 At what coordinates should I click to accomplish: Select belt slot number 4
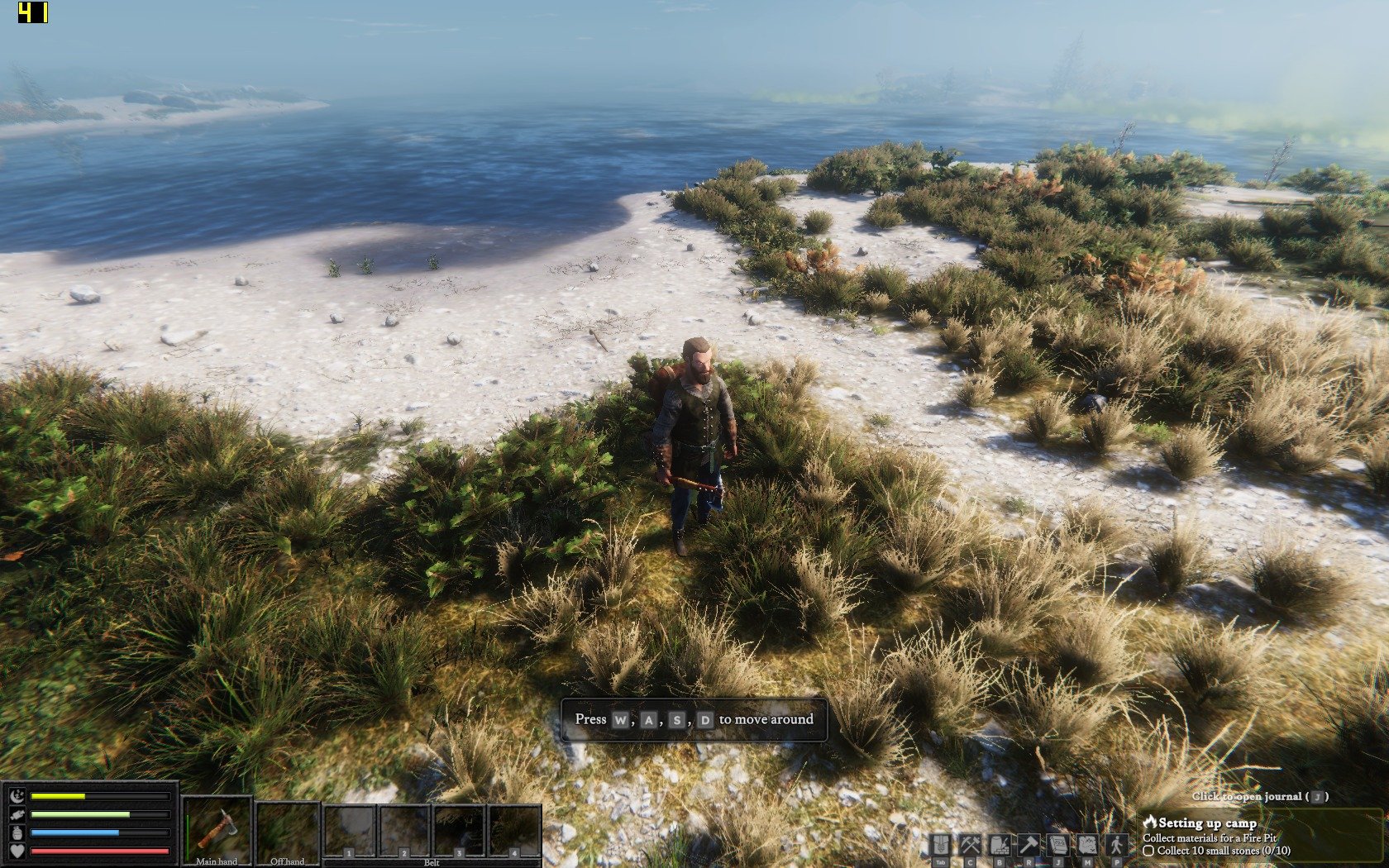click(514, 831)
